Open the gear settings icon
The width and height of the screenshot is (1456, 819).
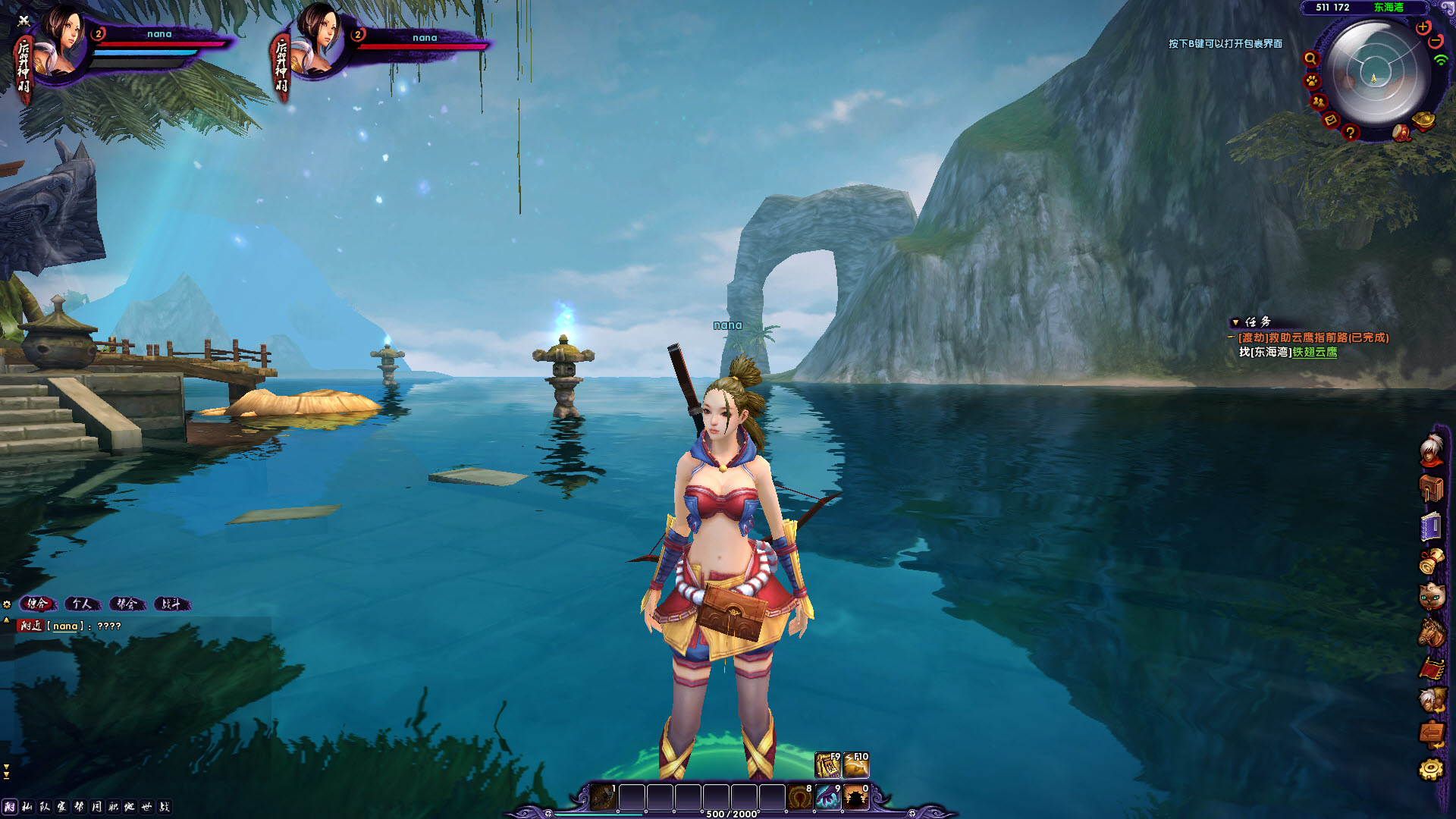pyautogui.click(x=1431, y=769)
